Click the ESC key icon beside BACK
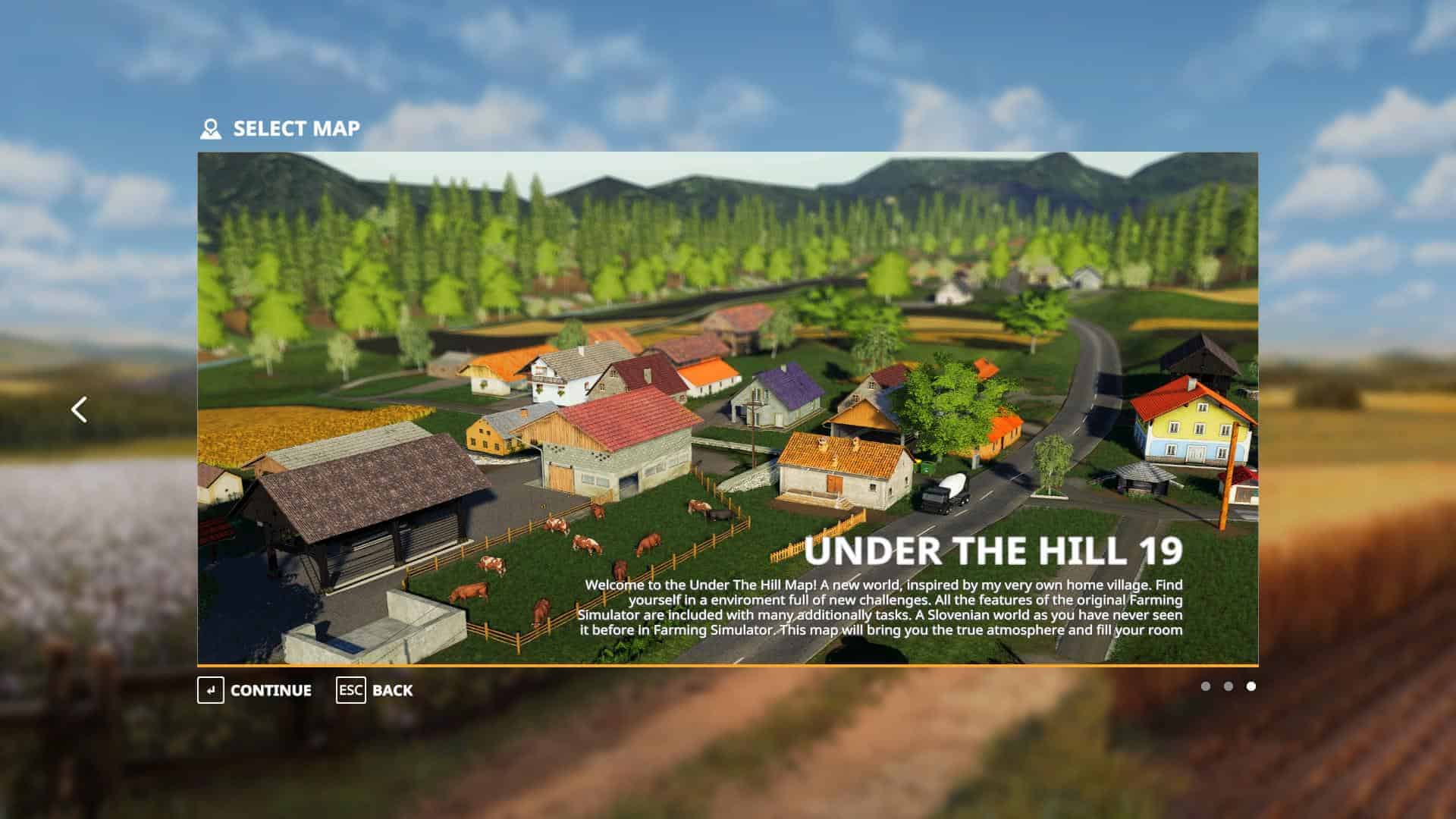The image size is (1456, 819). (350, 691)
